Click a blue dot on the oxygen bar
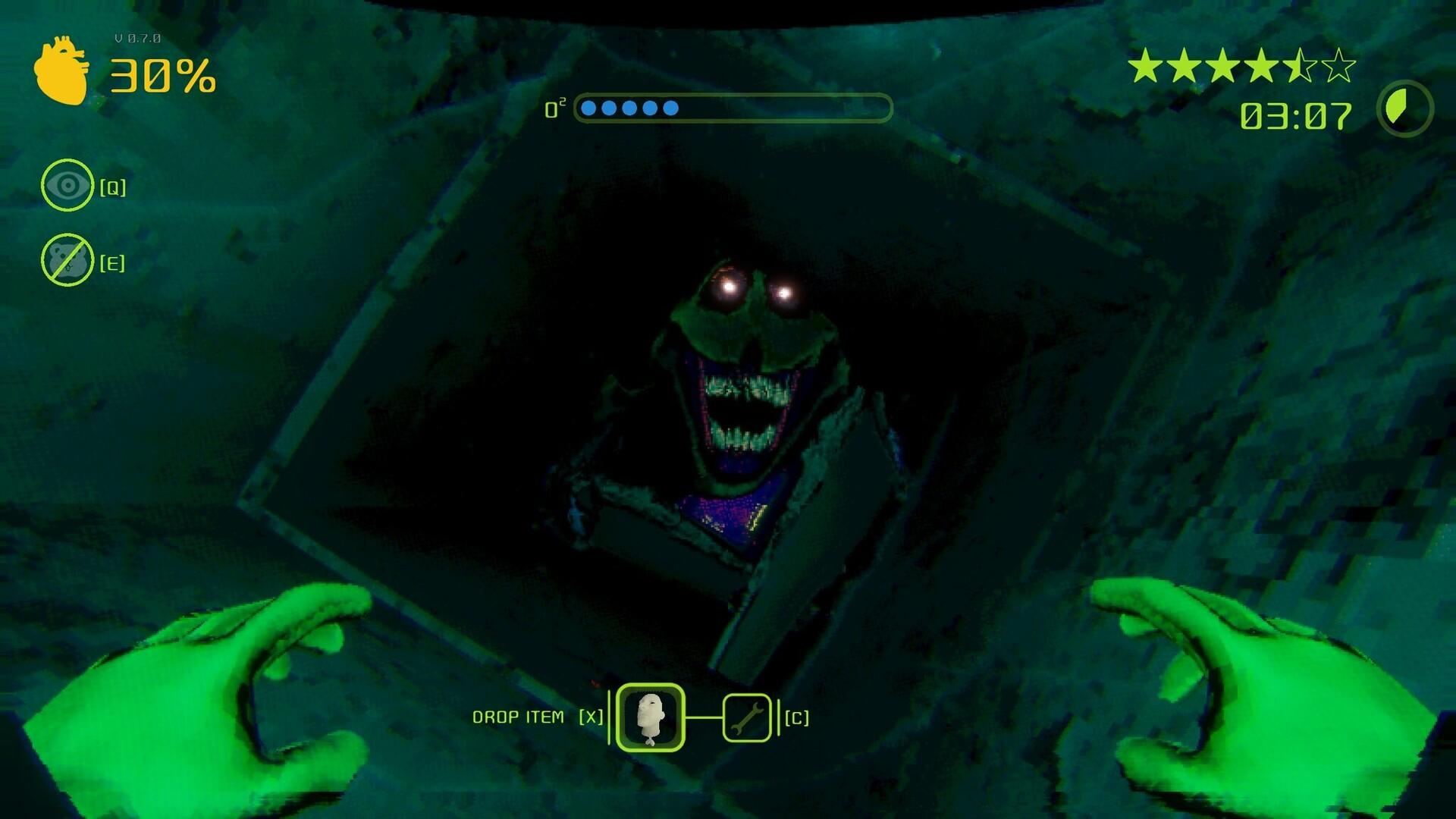The image size is (1456, 819). click(x=588, y=108)
